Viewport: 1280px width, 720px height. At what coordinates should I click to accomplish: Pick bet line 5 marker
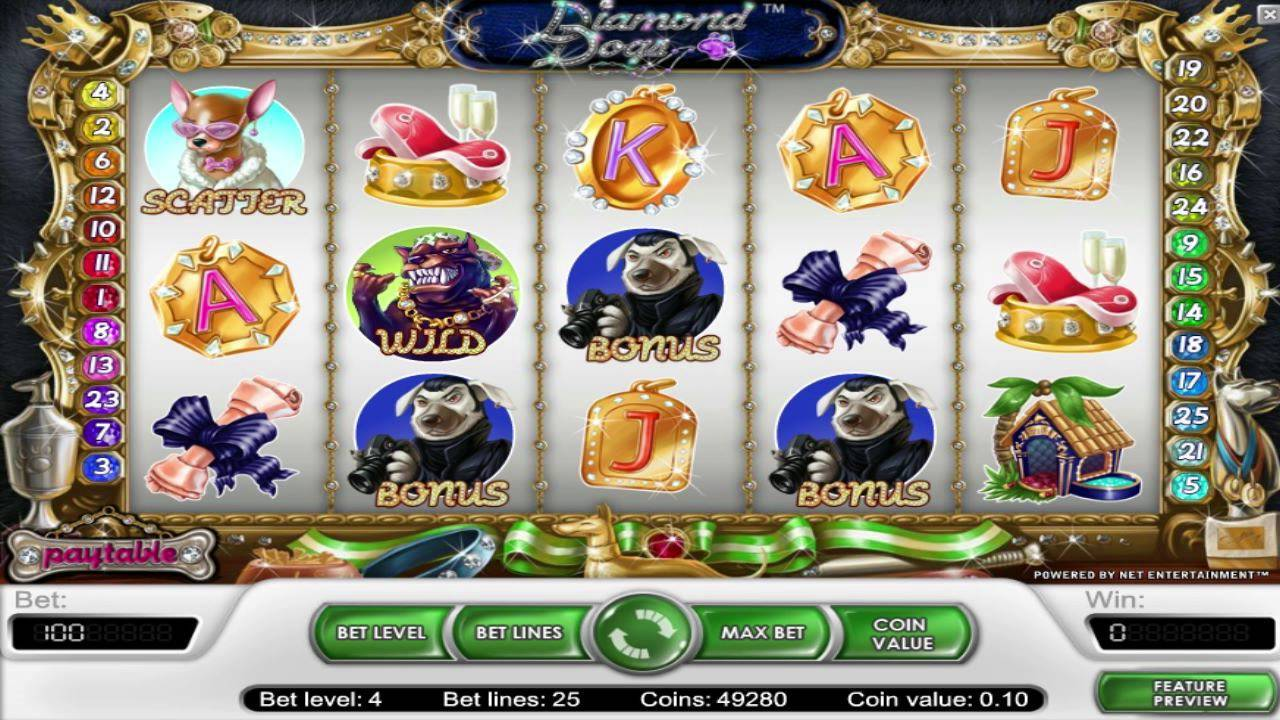[1190, 486]
